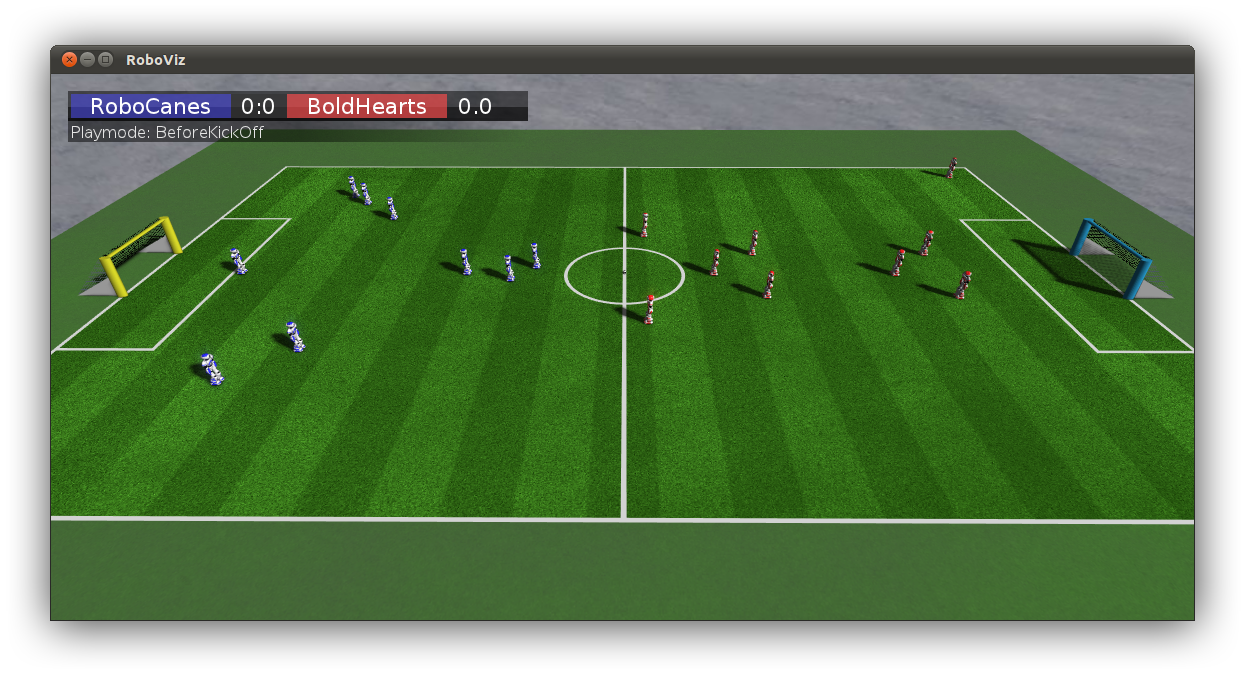
Task: Close the RoboViz window
Action: coord(69,60)
